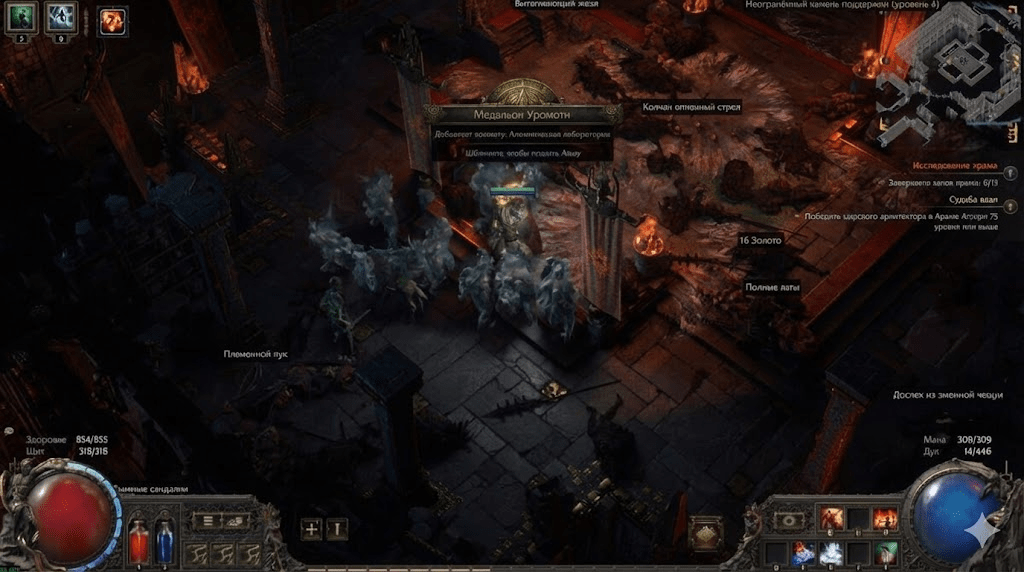The width and height of the screenshot is (1024, 572).
Task: Activate the red warrior skill
Action: 831,519
